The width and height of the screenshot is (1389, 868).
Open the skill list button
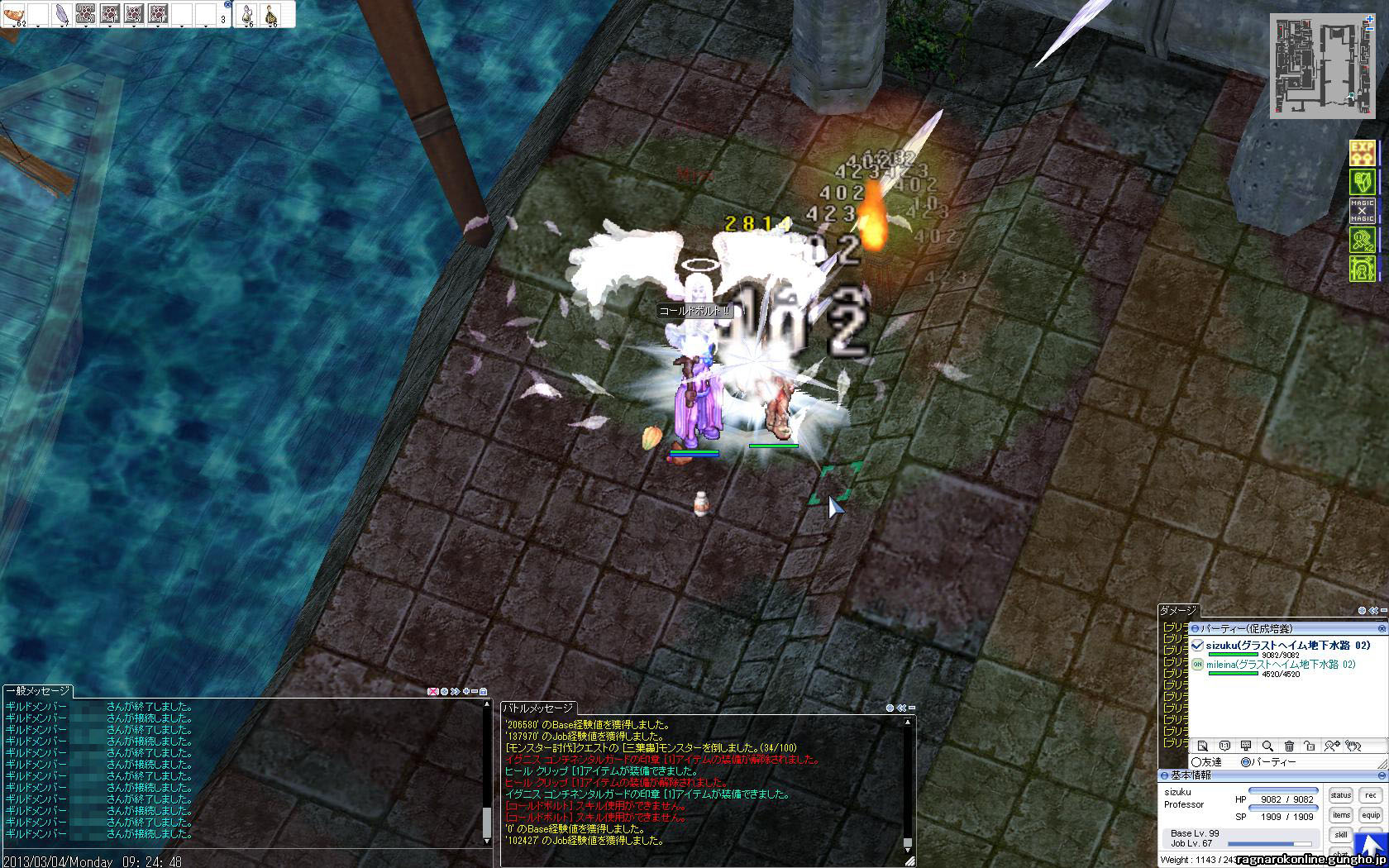point(1341,835)
